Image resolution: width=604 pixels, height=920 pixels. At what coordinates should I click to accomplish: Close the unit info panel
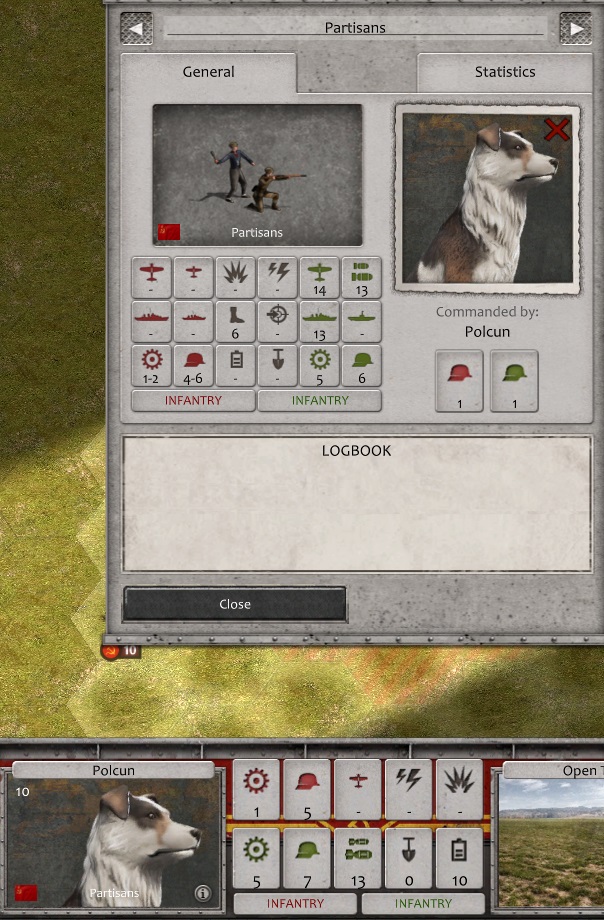coord(235,604)
